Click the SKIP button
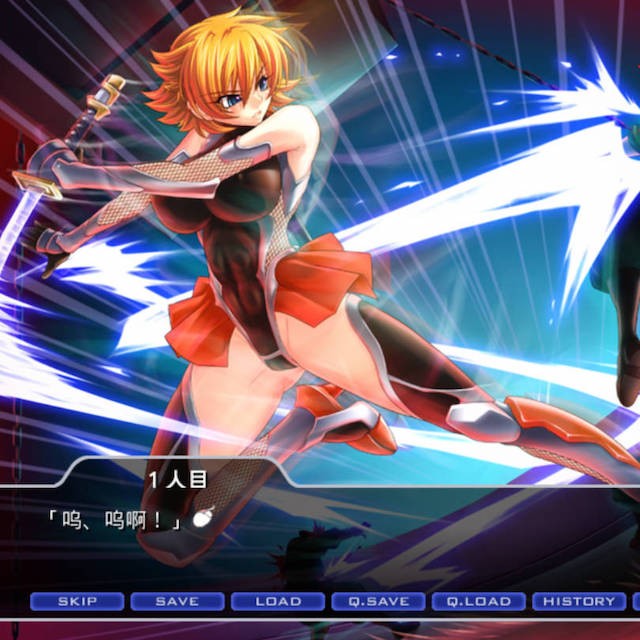 click(x=77, y=601)
